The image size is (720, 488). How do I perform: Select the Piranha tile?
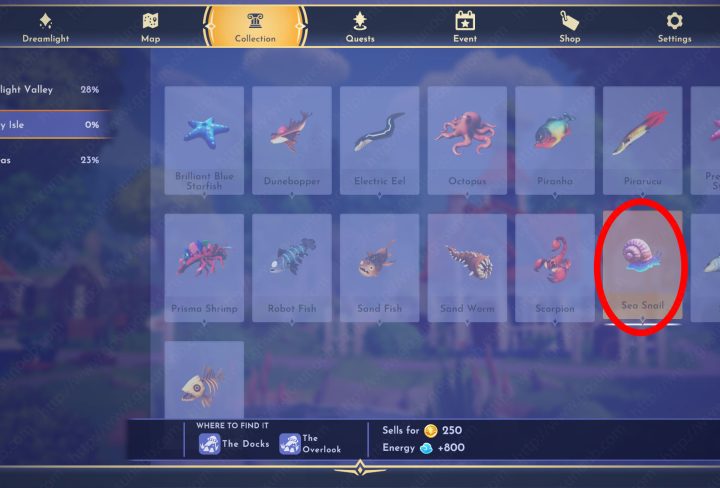(555, 140)
